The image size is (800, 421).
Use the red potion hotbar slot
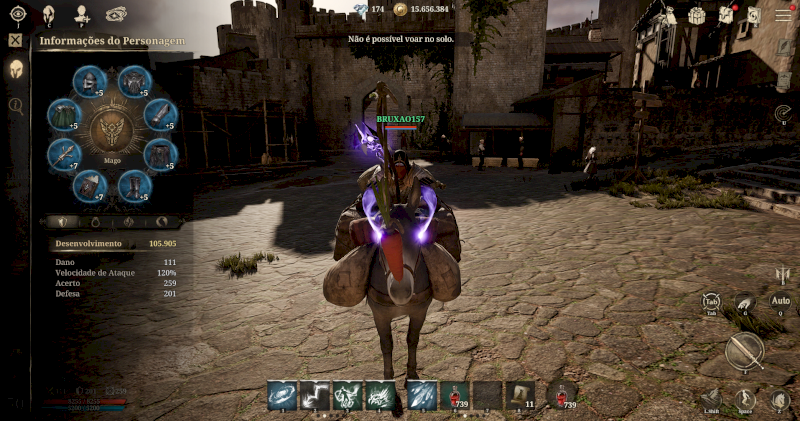(x=455, y=396)
